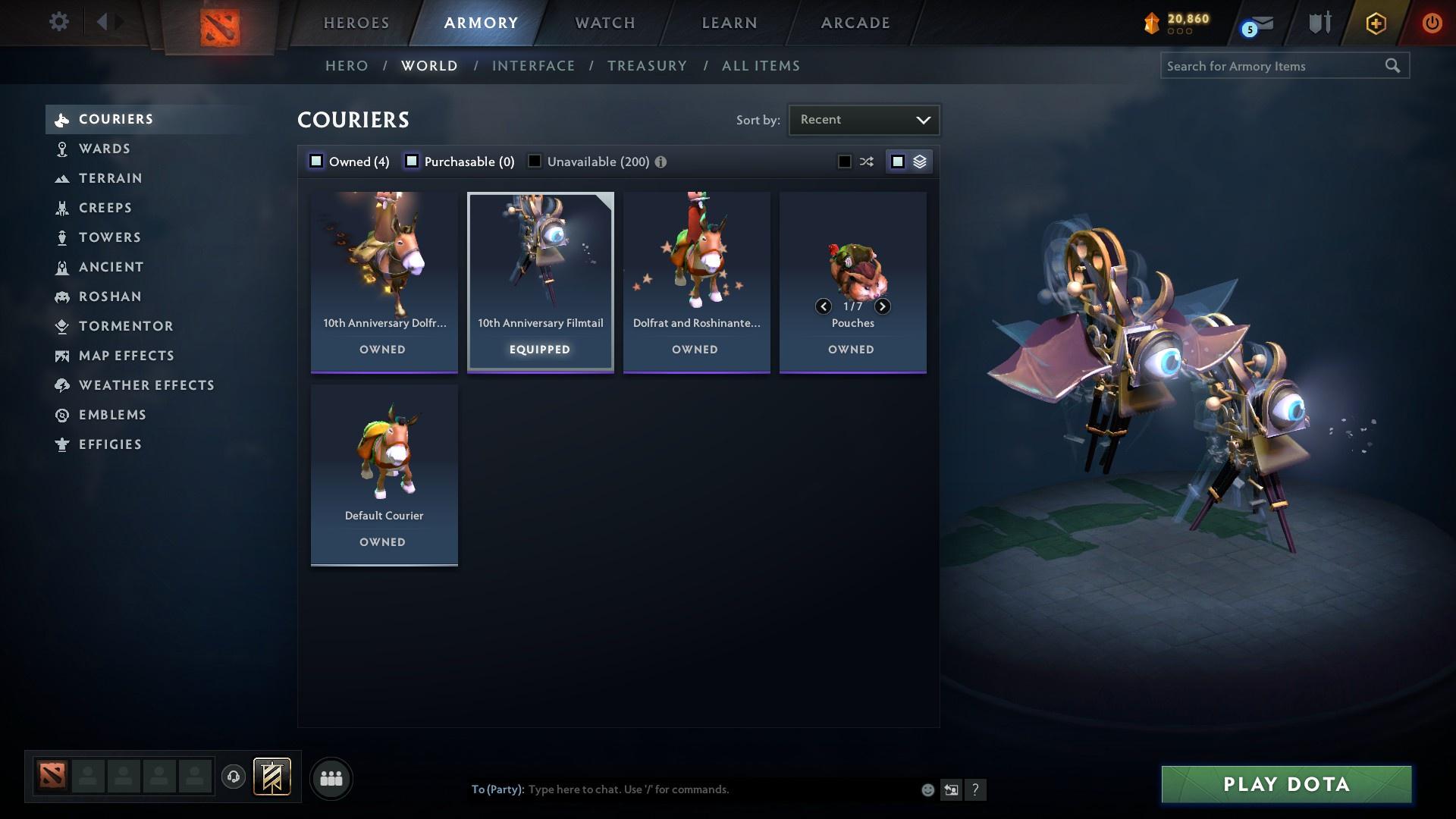Select the Wards category in the sidebar
The height and width of the screenshot is (819, 1456).
[x=104, y=149]
